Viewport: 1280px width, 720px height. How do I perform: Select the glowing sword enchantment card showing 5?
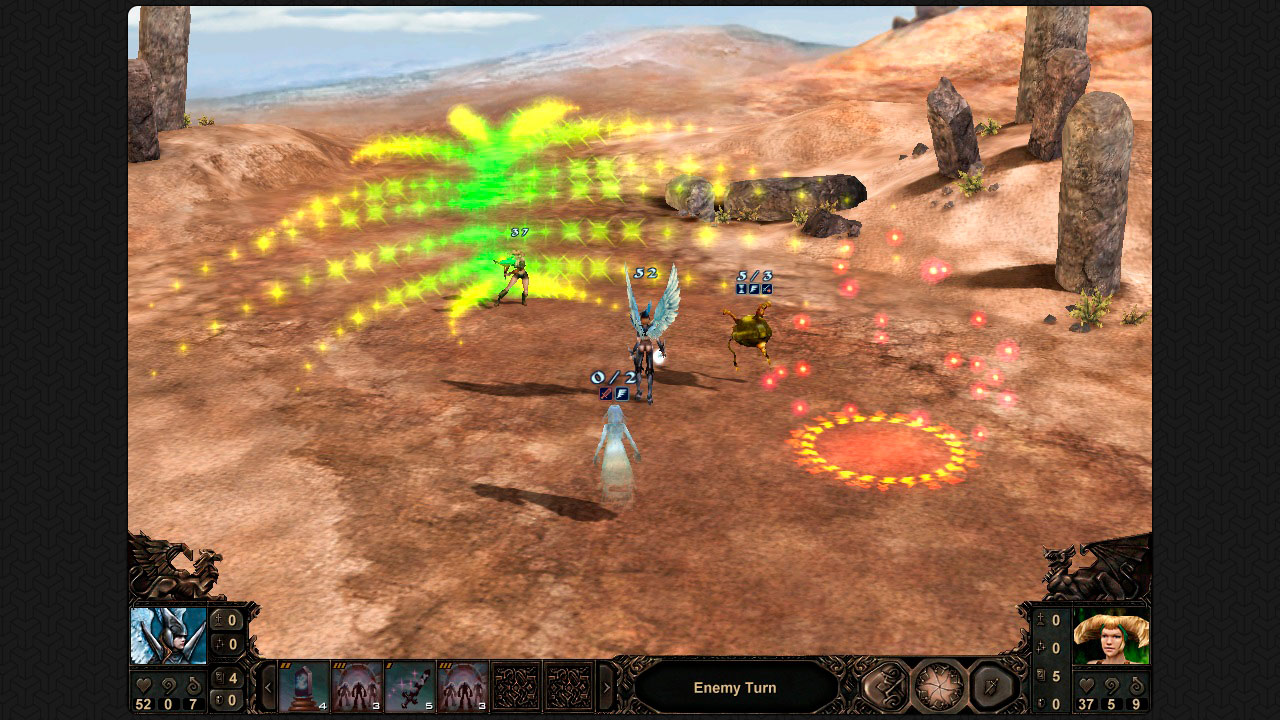click(x=407, y=684)
